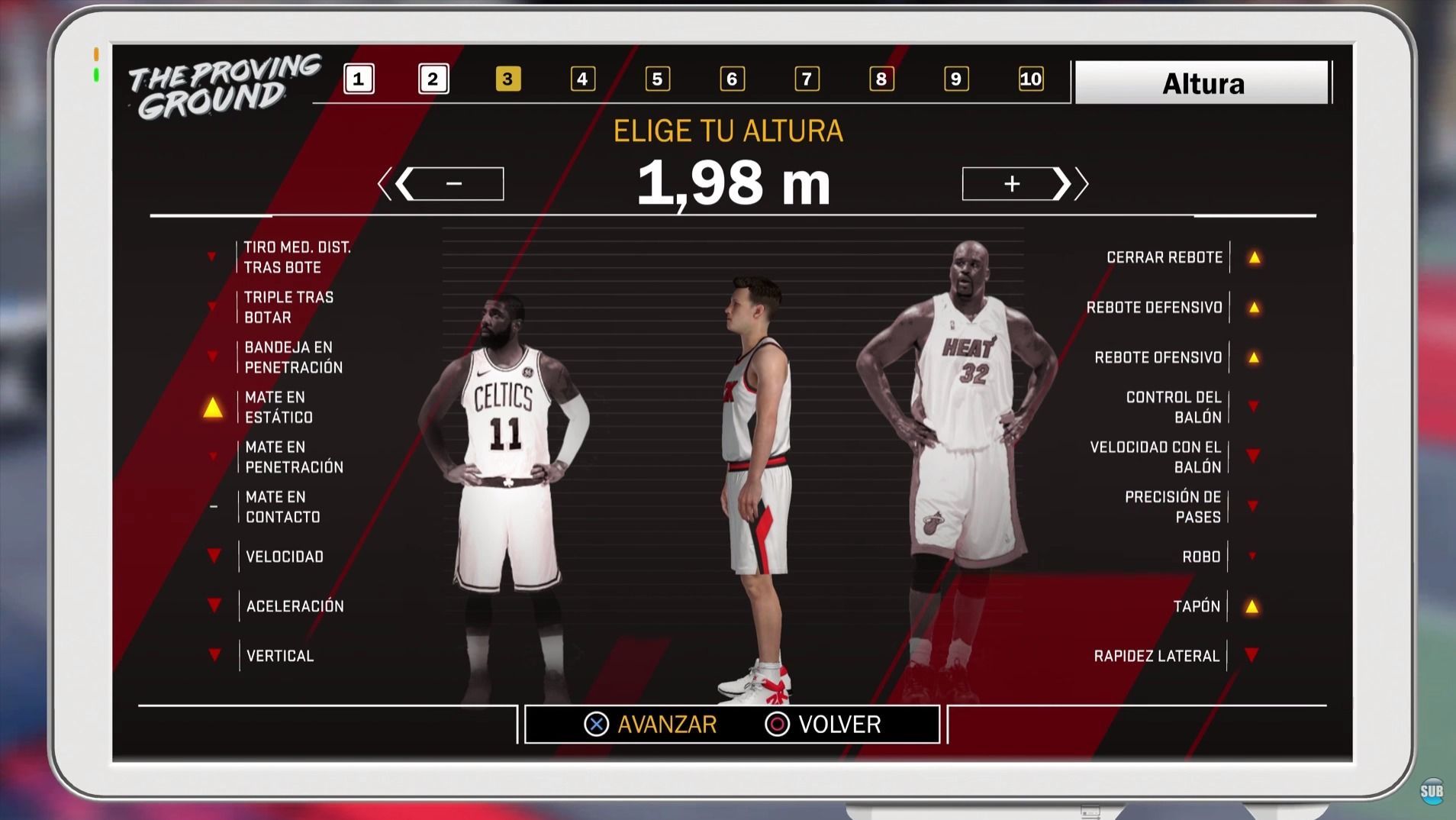Go to step 1 of the builder
The height and width of the screenshot is (820, 1456).
coord(359,79)
